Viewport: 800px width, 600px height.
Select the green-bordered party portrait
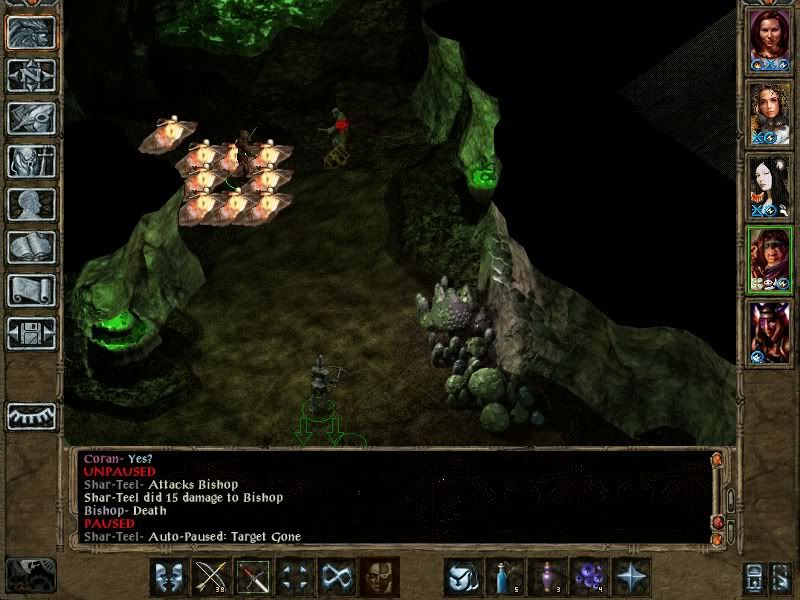[769, 258]
